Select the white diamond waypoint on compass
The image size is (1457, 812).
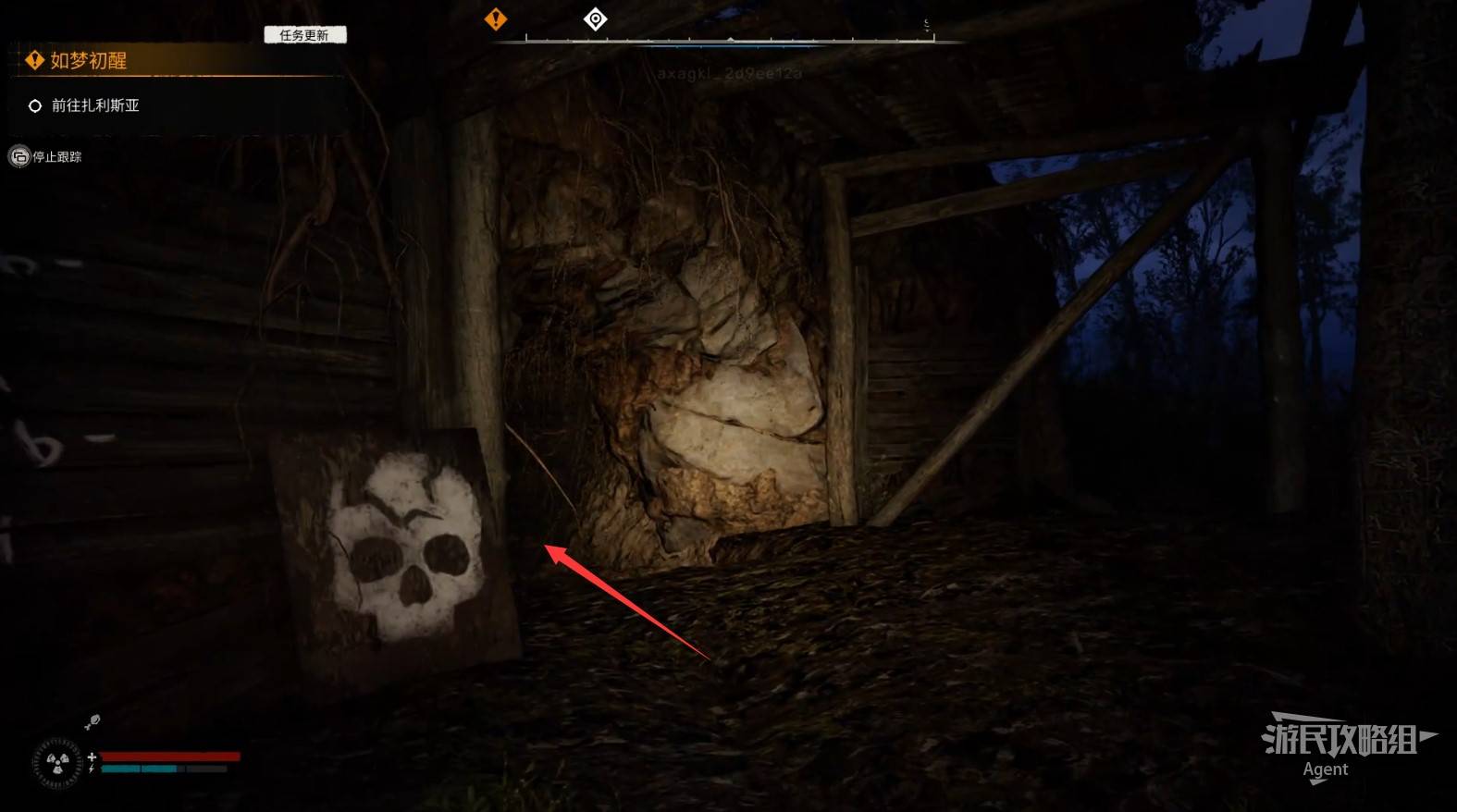(x=596, y=18)
